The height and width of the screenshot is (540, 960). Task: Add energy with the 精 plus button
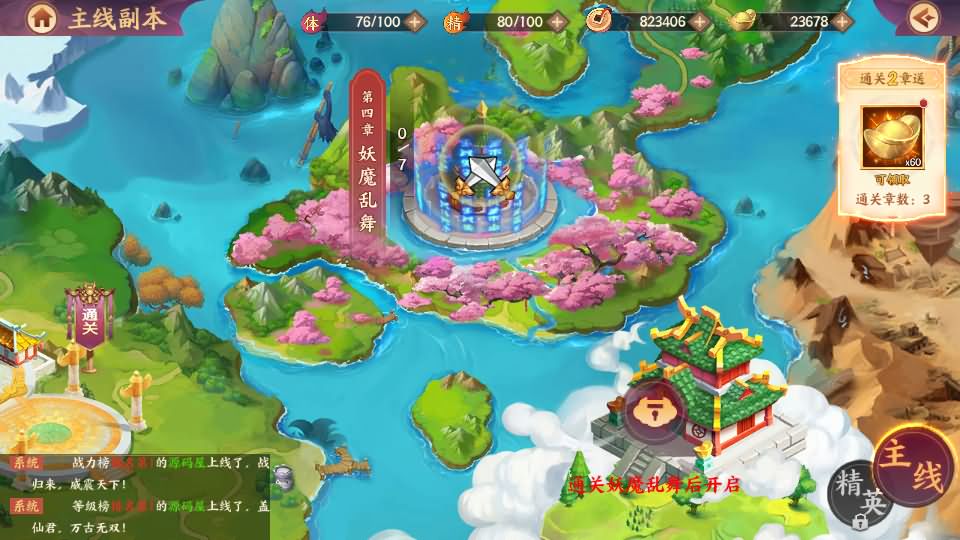click(x=558, y=21)
